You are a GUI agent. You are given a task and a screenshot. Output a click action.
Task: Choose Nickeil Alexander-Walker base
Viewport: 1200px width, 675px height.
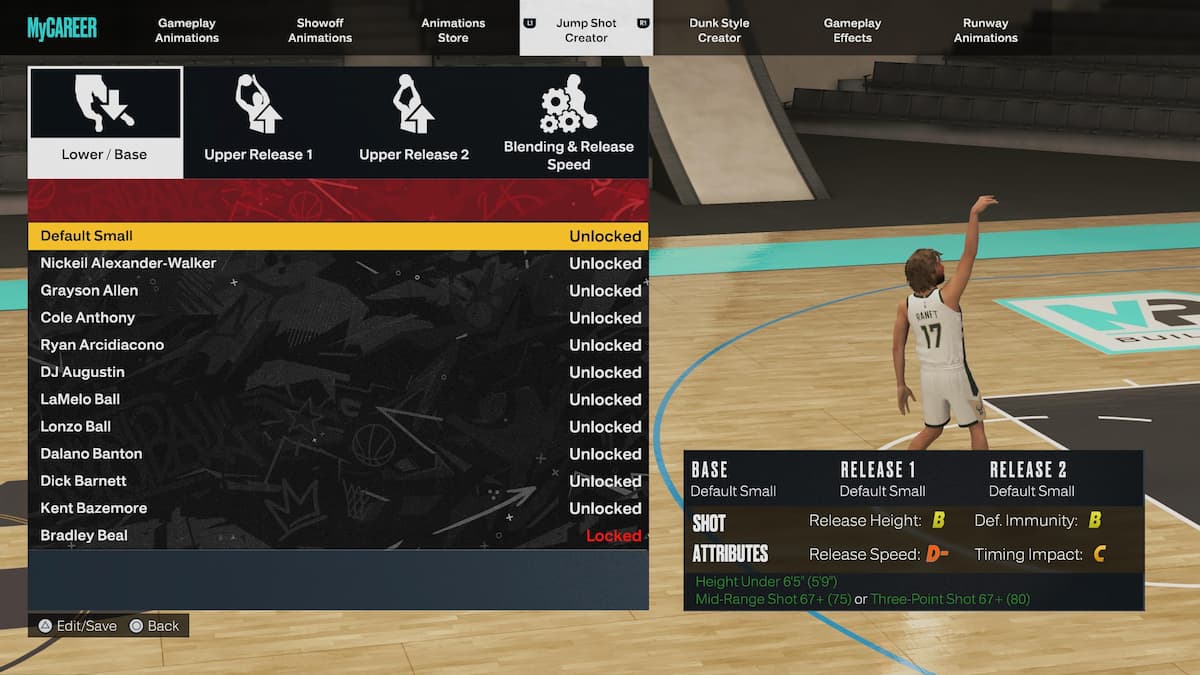pyautogui.click(x=338, y=263)
